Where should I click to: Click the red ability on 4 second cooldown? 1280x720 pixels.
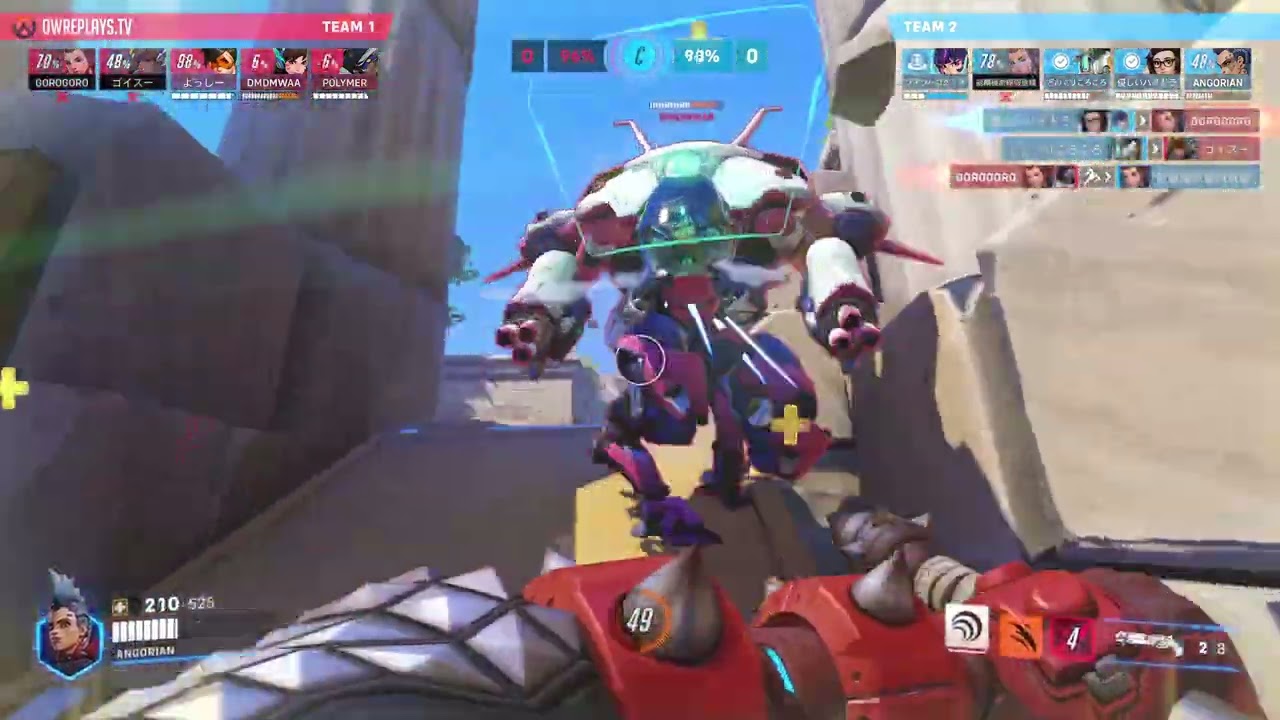[x=1072, y=638]
